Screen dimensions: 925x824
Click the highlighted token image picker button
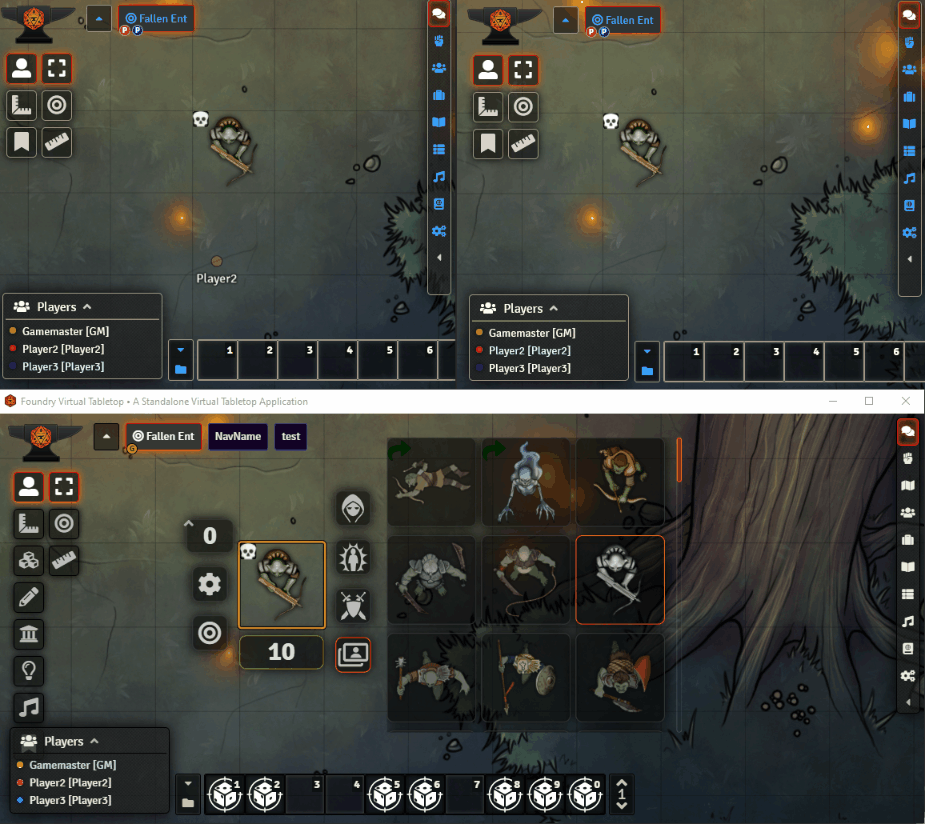353,655
